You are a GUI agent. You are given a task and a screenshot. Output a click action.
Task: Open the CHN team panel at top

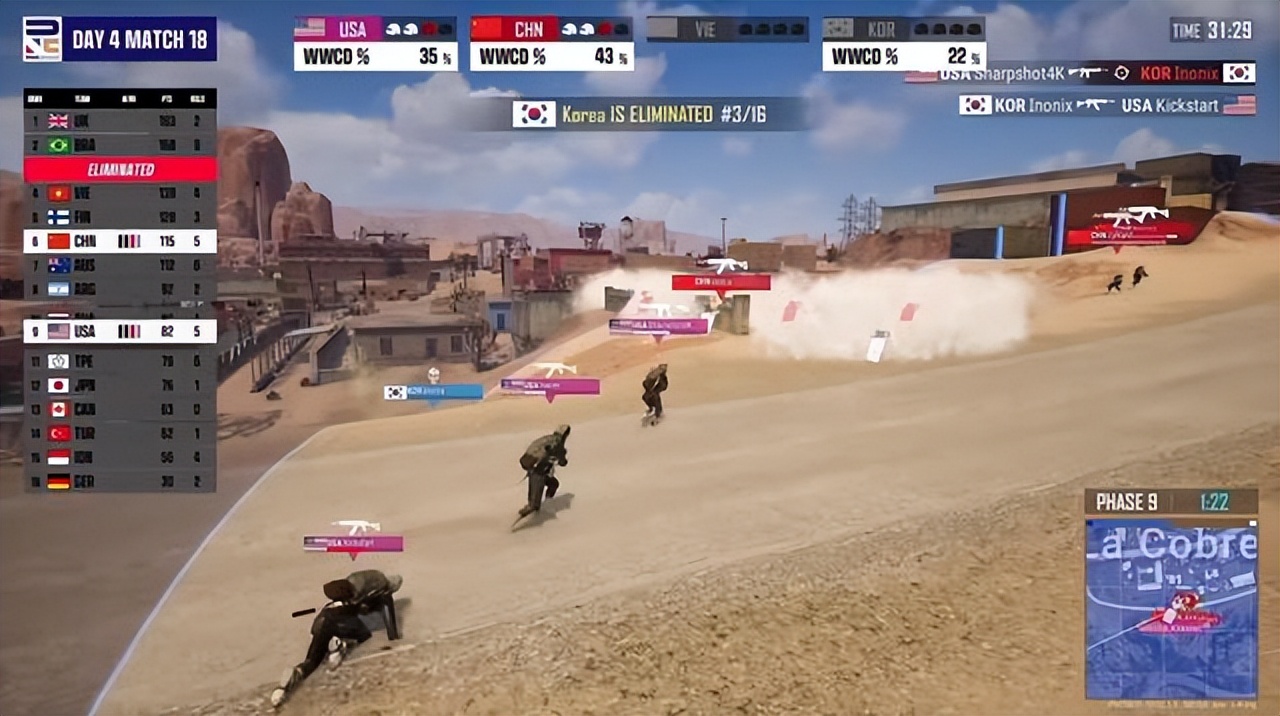click(x=551, y=43)
